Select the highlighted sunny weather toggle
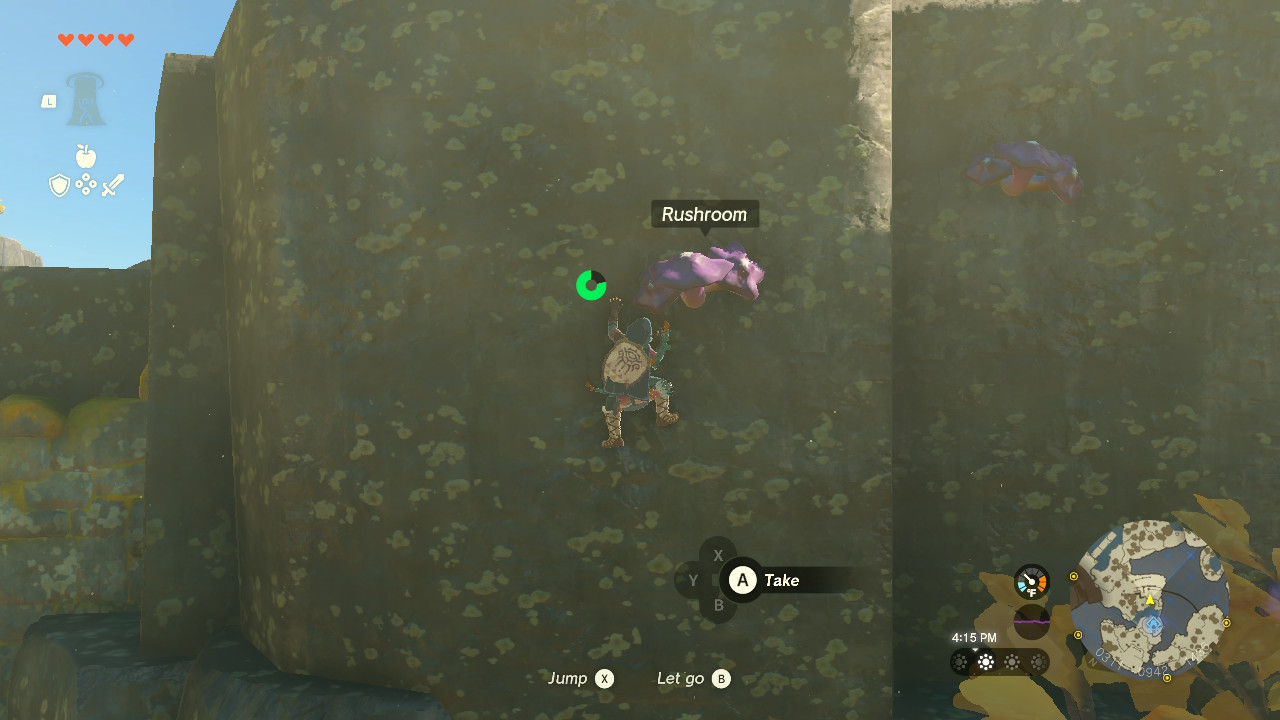Viewport: 1280px width, 720px height. pos(986,660)
